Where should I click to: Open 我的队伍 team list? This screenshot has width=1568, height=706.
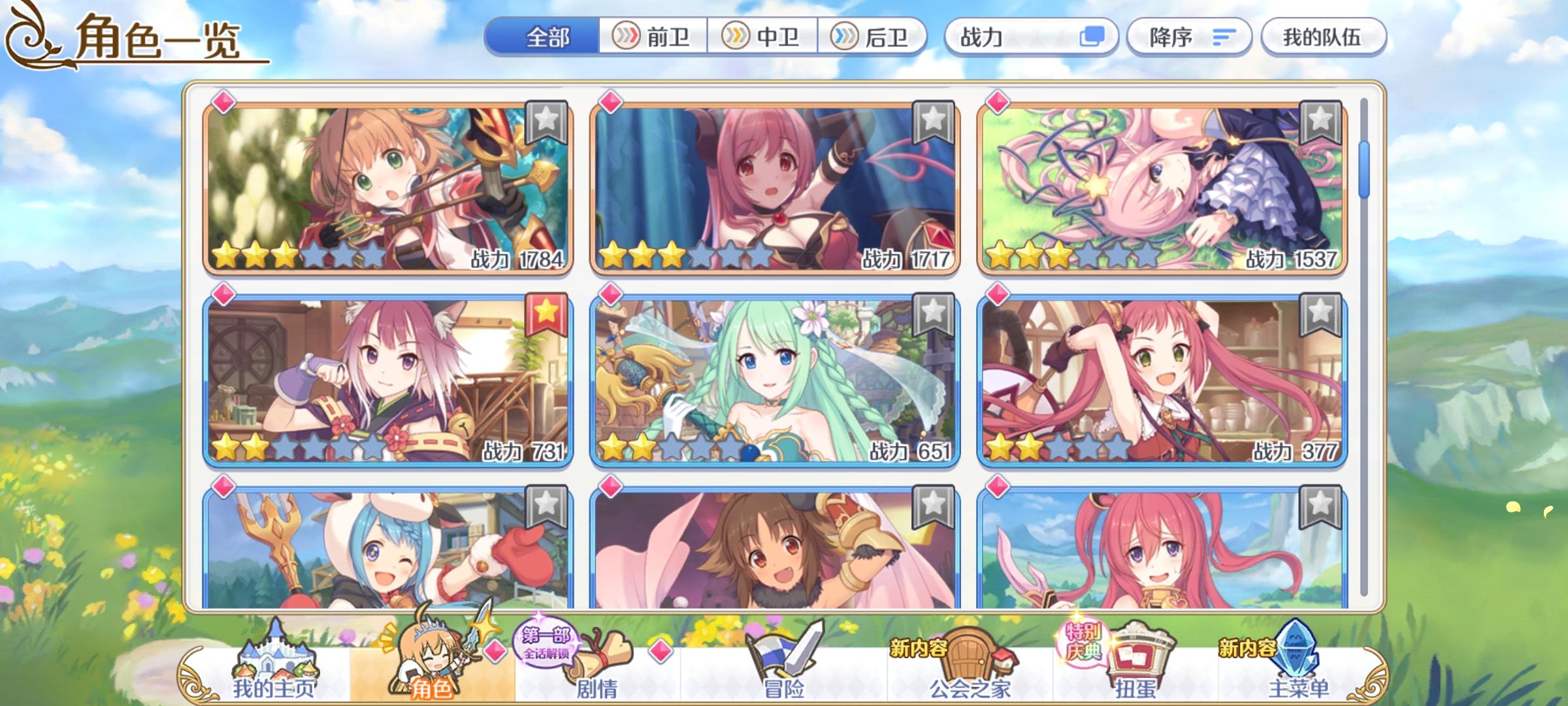[1324, 37]
